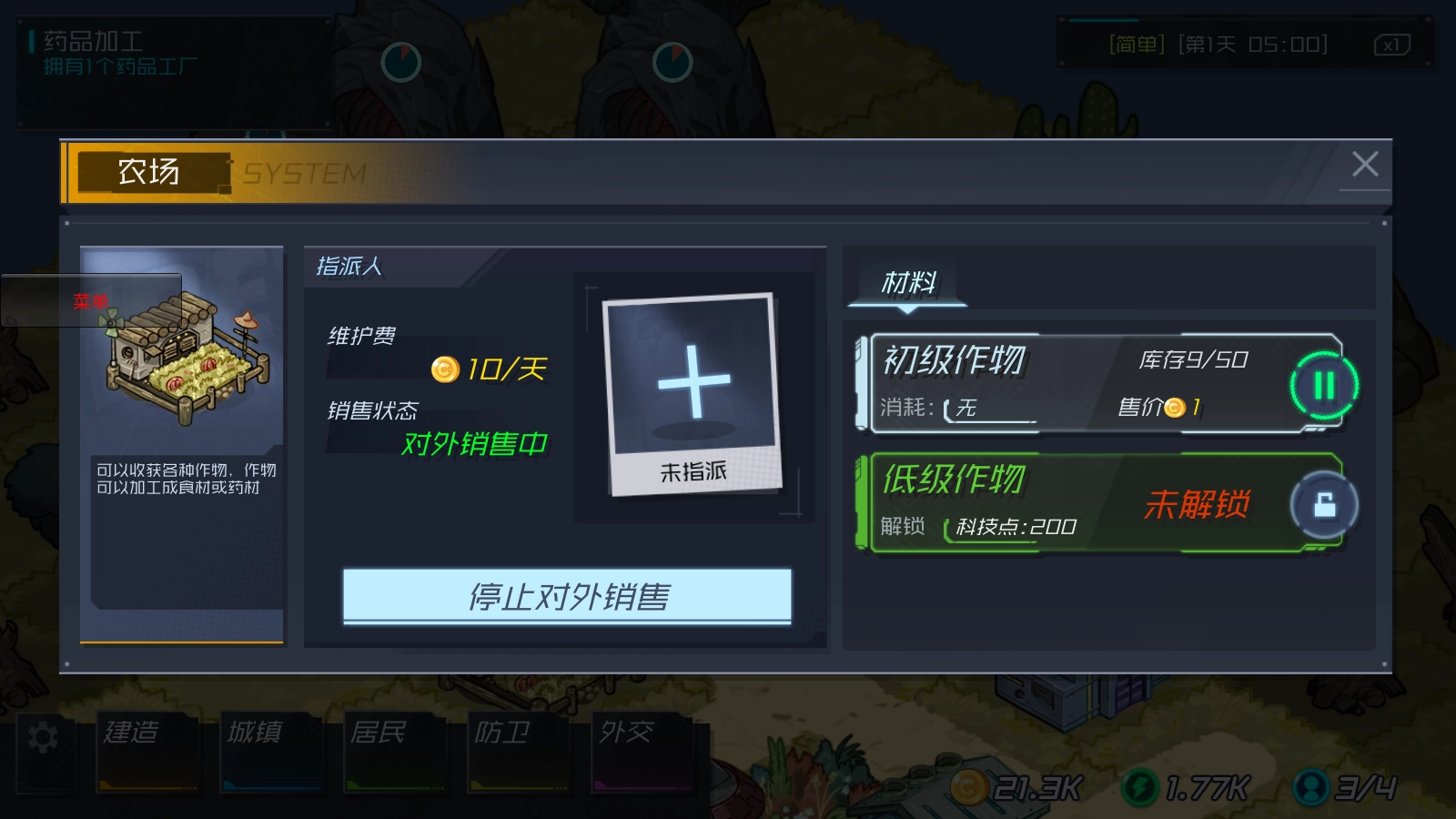The image size is (1456, 819).
Task: Pause 初级作物 production with the pause button
Action: point(1323,386)
